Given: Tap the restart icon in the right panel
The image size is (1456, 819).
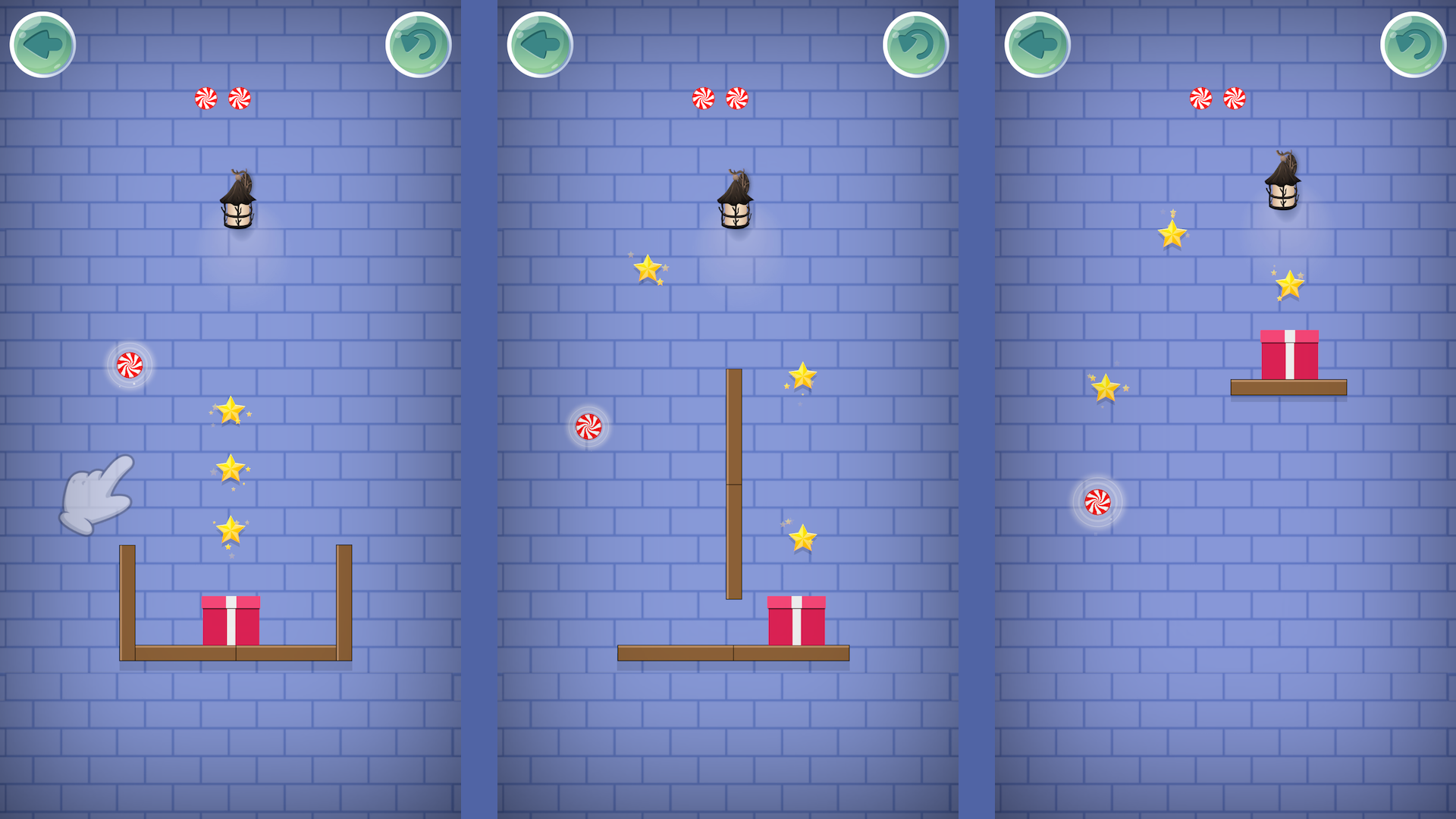Looking at the screenshot, I should pyautogui.click(x=1413, y=45).
